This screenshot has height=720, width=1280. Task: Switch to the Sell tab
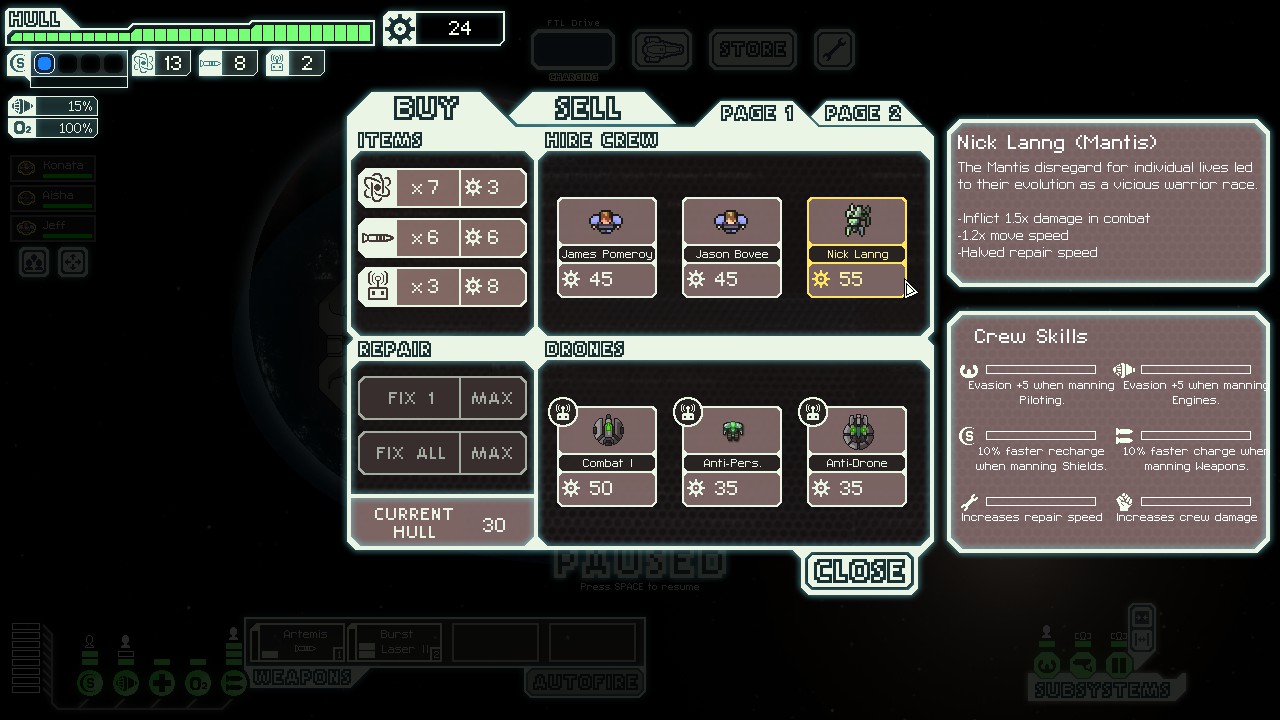588,108
